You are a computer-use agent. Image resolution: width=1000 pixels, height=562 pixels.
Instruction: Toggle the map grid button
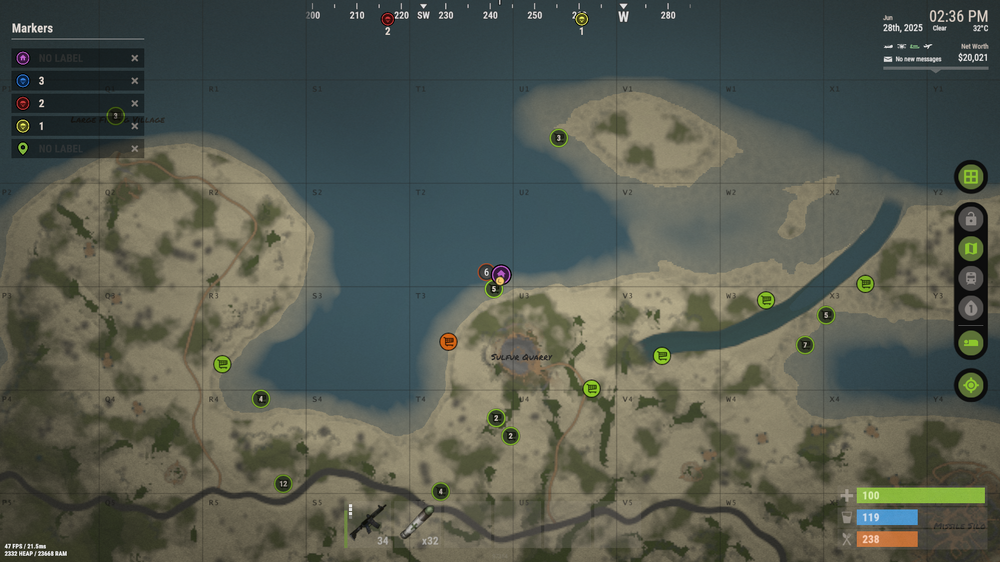[x=970, y=178]
